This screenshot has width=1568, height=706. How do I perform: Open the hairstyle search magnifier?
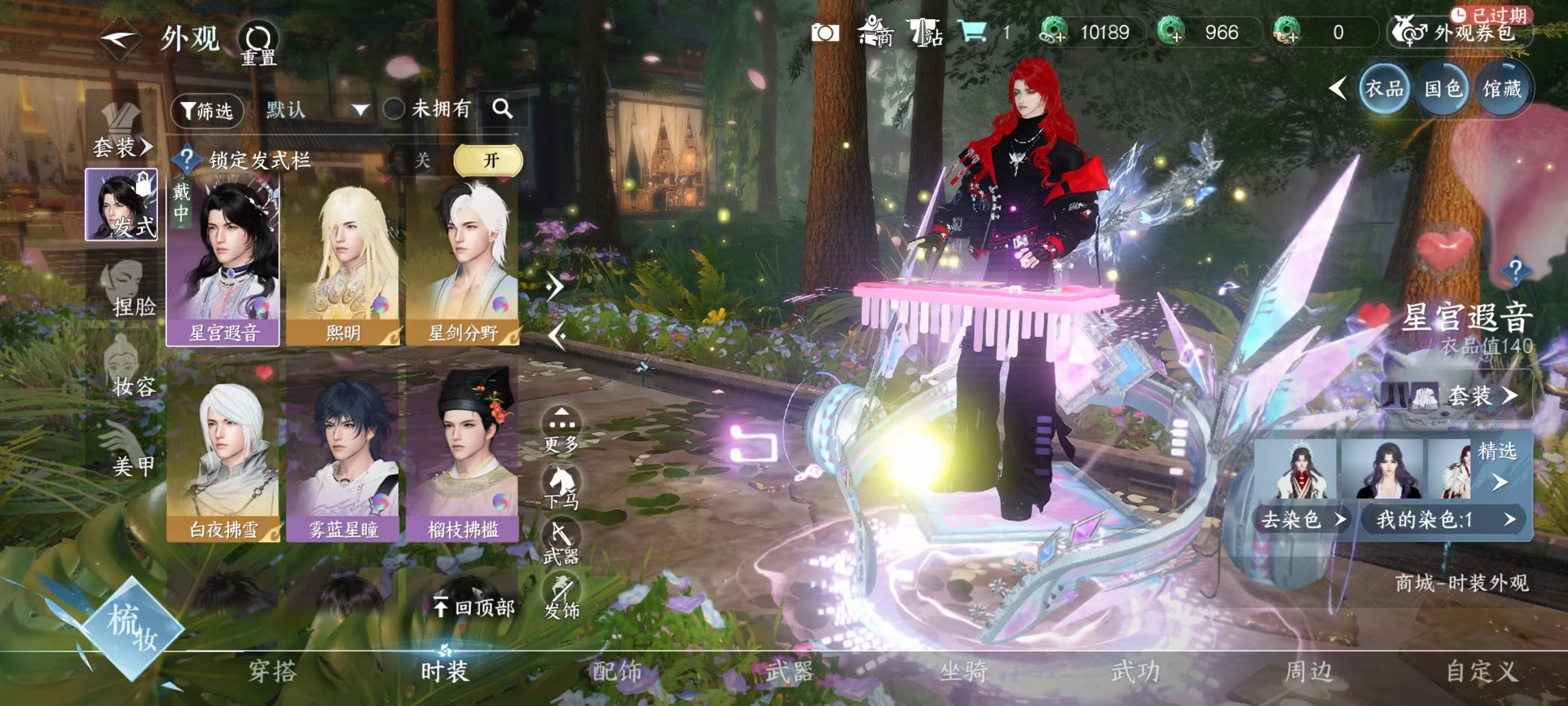502,109
